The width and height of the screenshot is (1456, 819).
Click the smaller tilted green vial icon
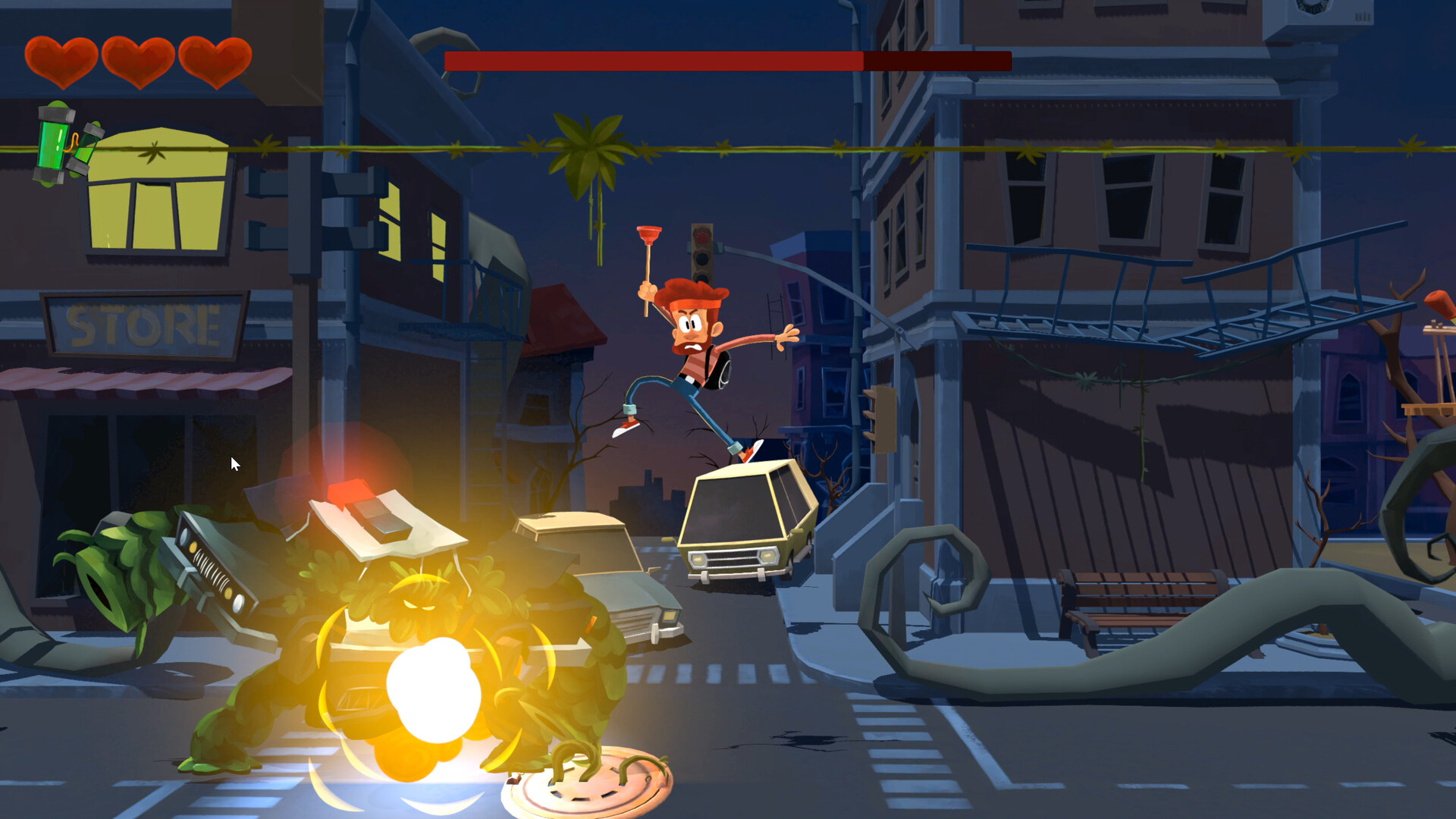(87, 148)
